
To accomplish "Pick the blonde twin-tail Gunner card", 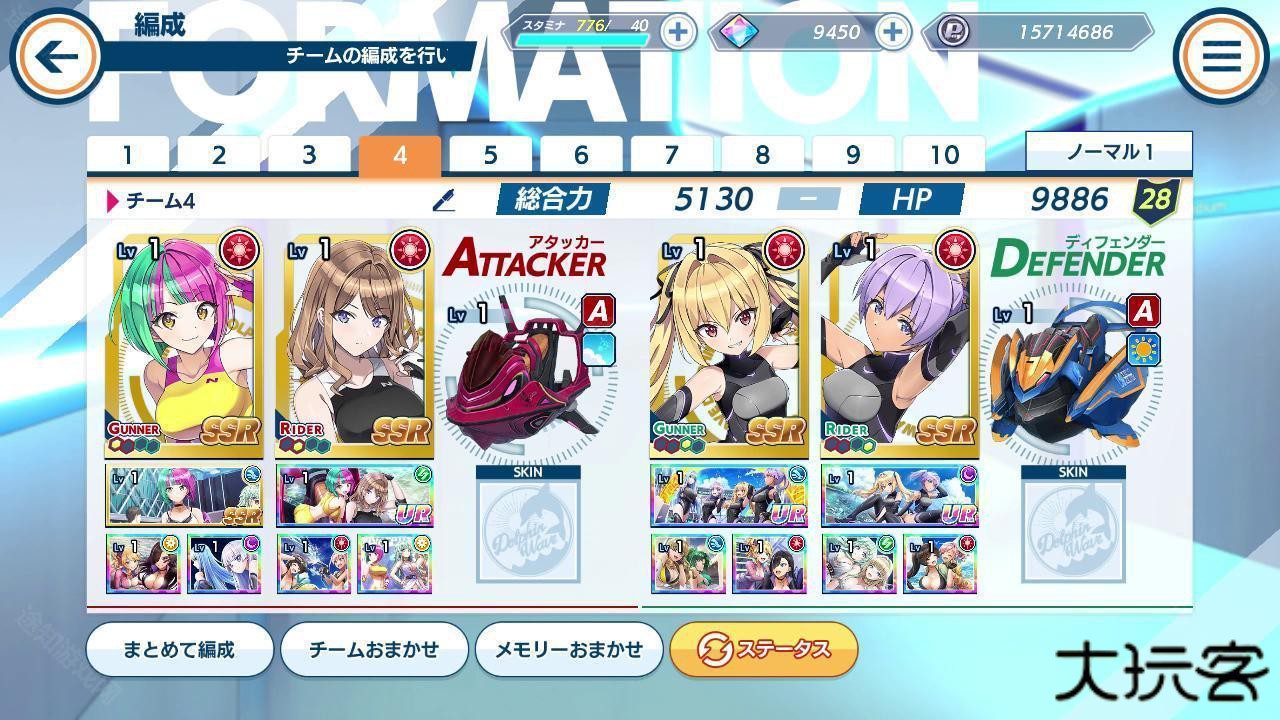I will pyautogui.click(x=728, y=340).
